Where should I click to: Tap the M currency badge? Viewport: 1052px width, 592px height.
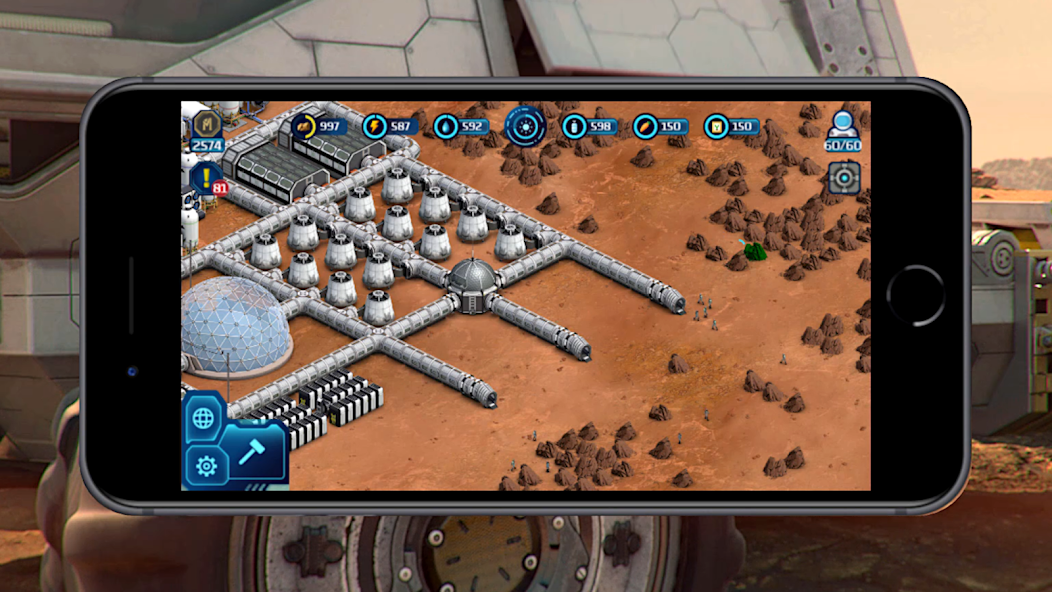pos(207,125)
